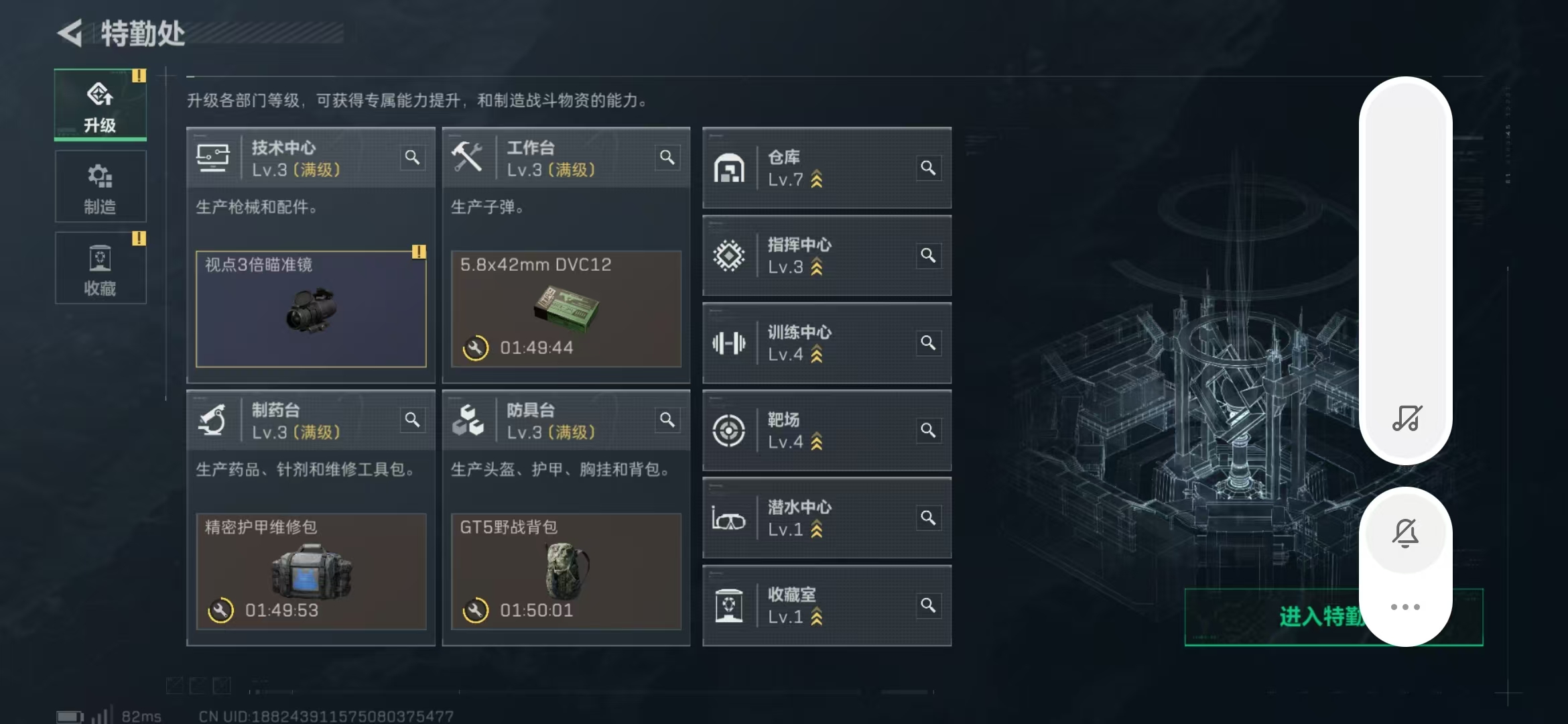Click the 指挥中心 chip icon
The width and height of the screenshot is (1568, 724).
point(730,255)
